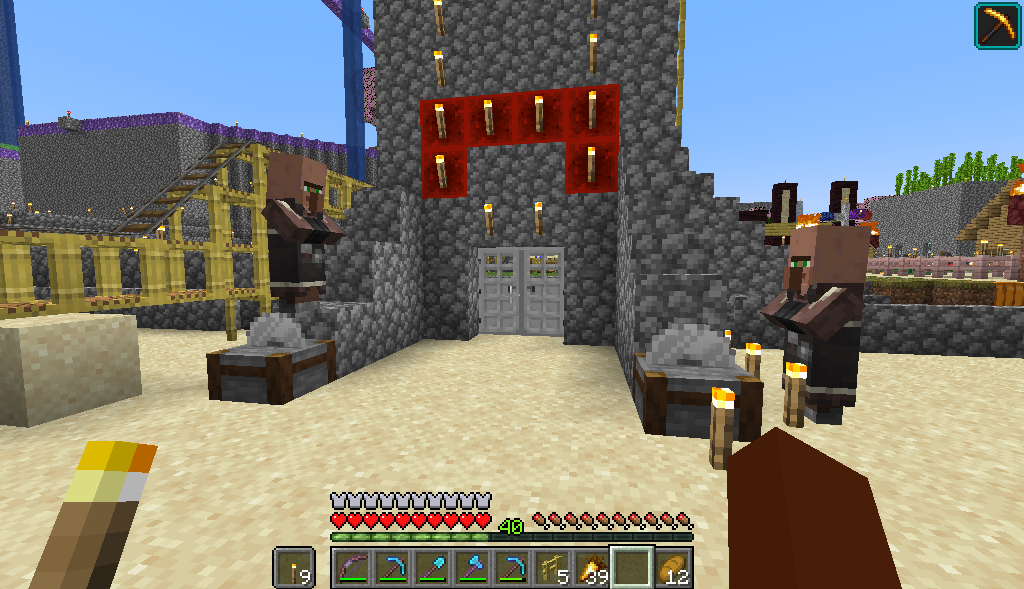Click the Haste golden pickaxe status icon
The height and width of the screenshot is (589, 1024).
997,25
